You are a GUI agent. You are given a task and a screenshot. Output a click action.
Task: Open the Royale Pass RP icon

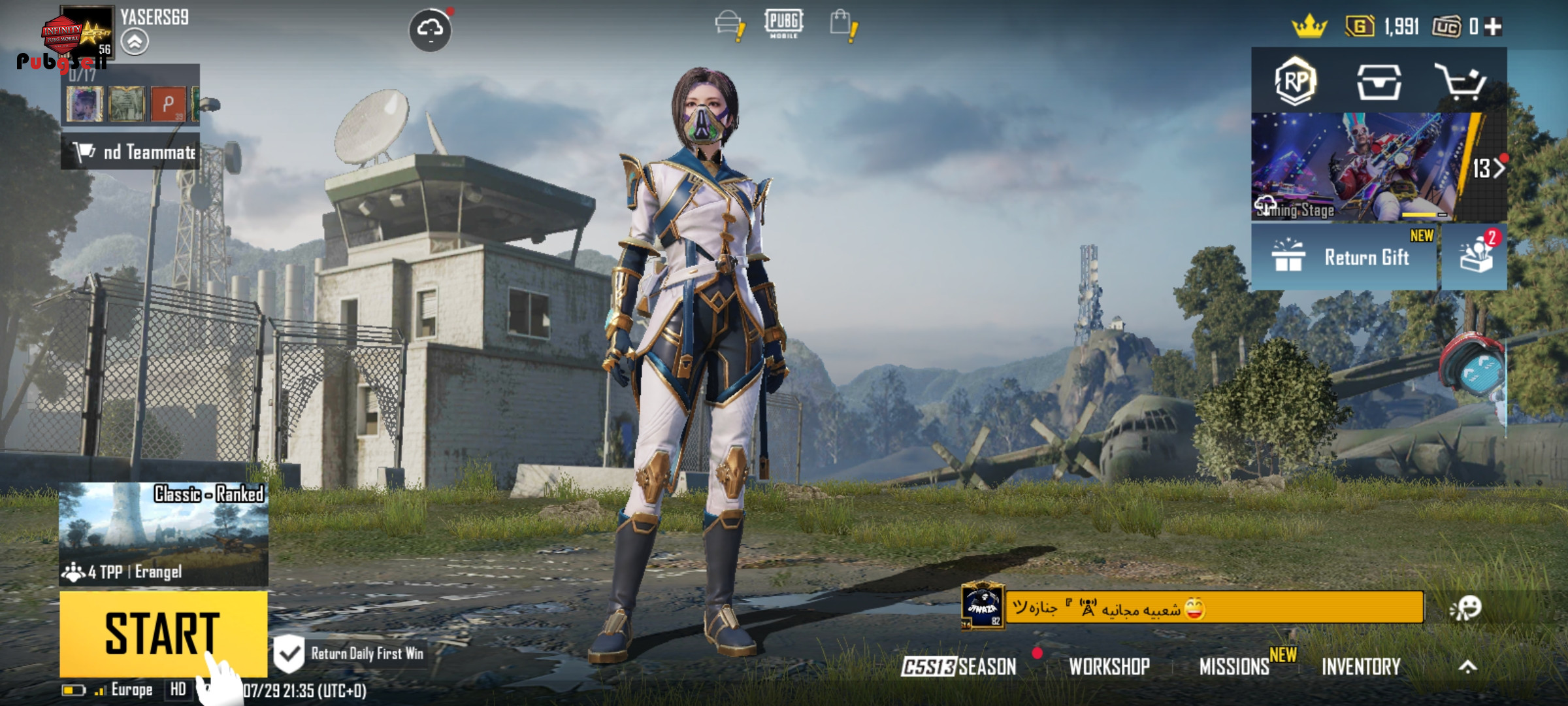click(1295, 82)
